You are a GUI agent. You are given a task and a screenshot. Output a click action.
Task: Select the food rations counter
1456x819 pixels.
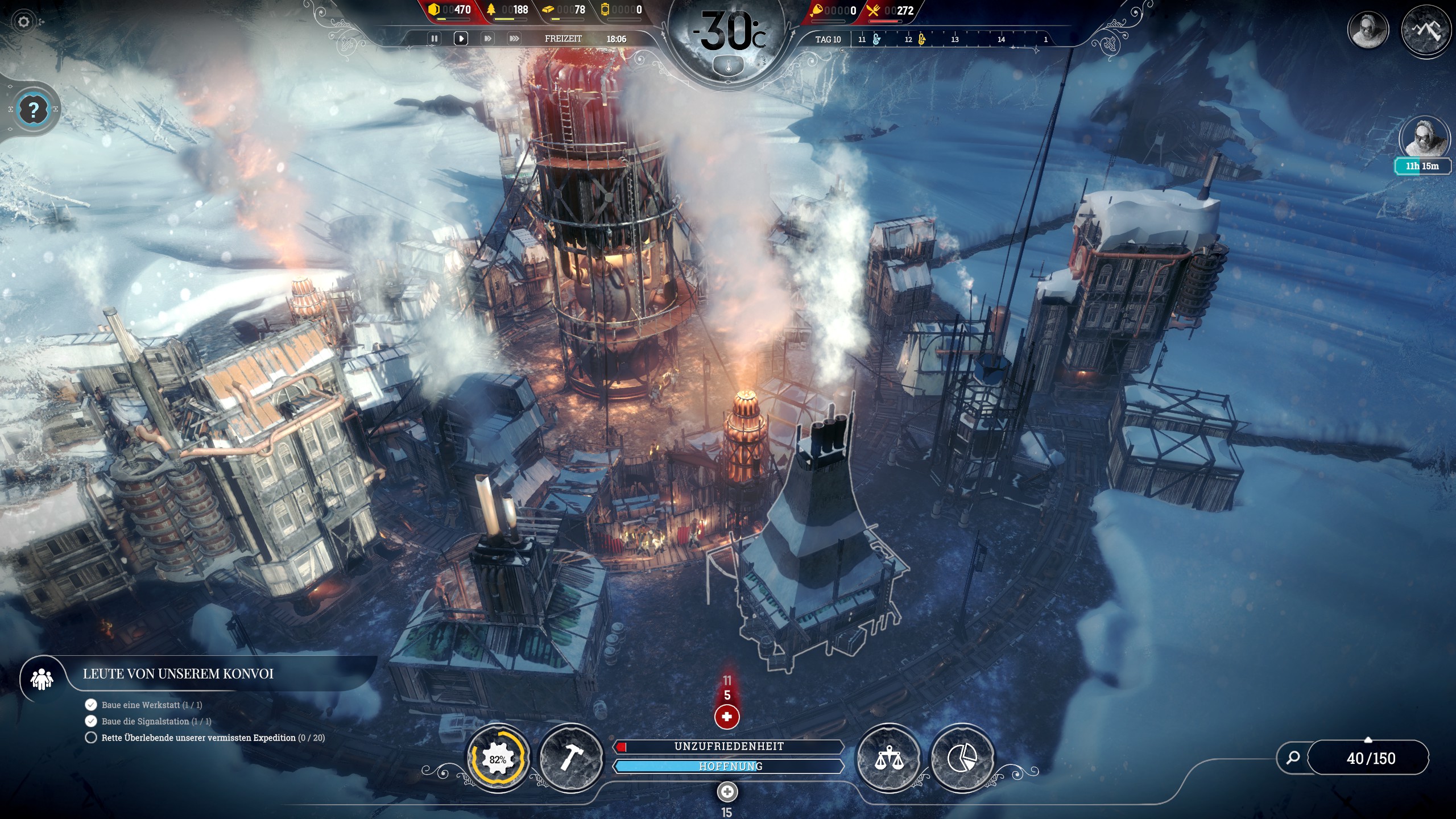pos(891,10)
